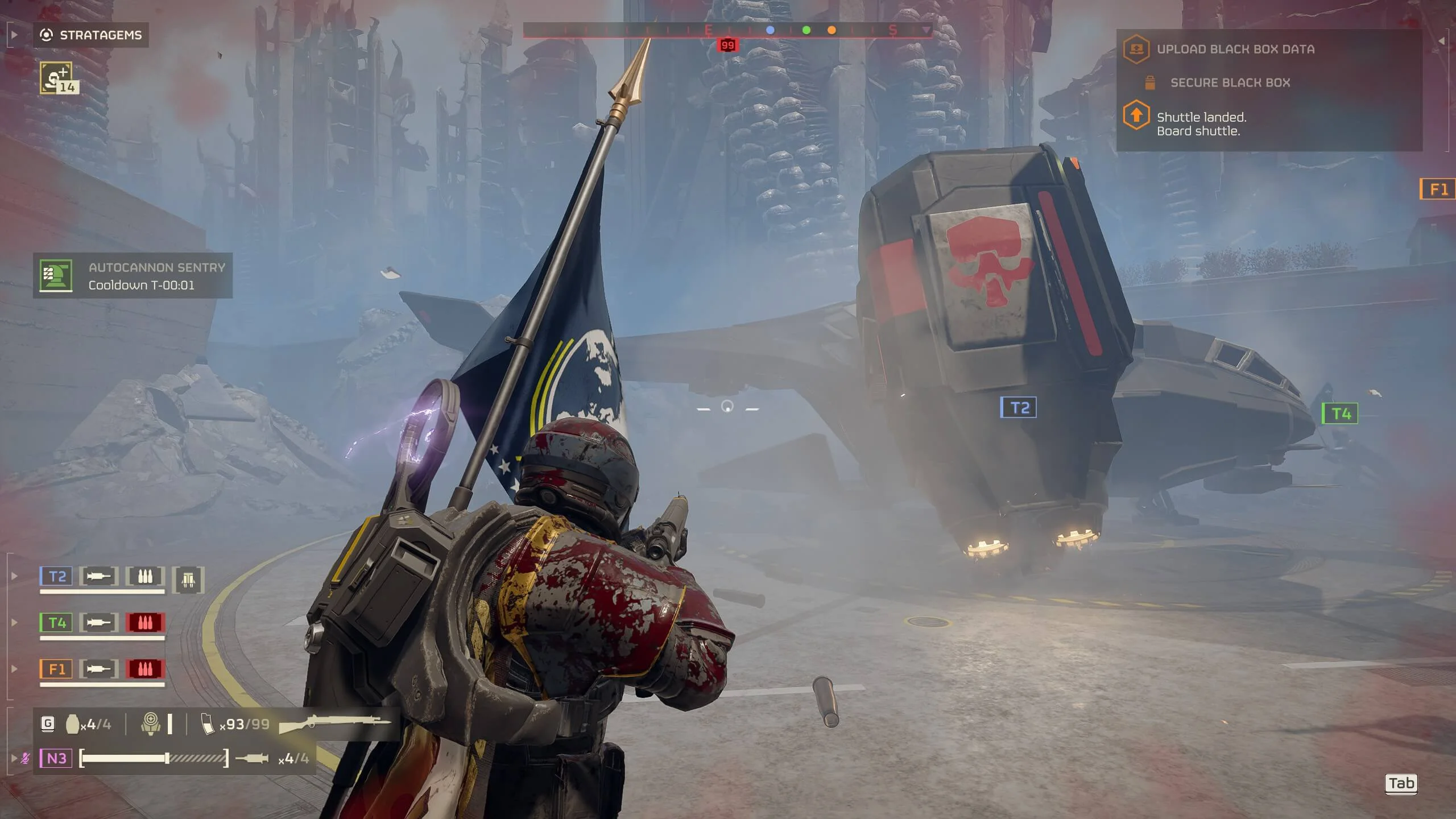
Task: Open the Upload Black Box Data objective
Action: 1235,49
